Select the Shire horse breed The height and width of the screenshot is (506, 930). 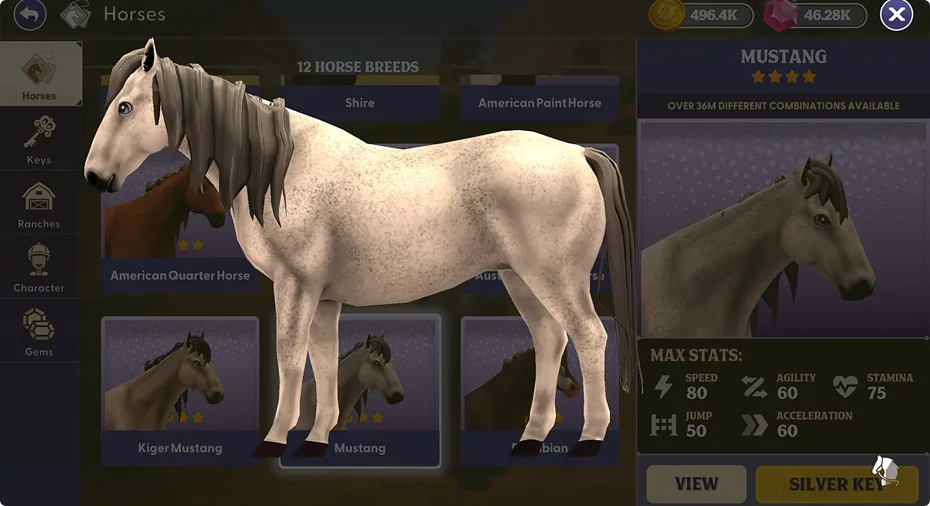[360, 102]
